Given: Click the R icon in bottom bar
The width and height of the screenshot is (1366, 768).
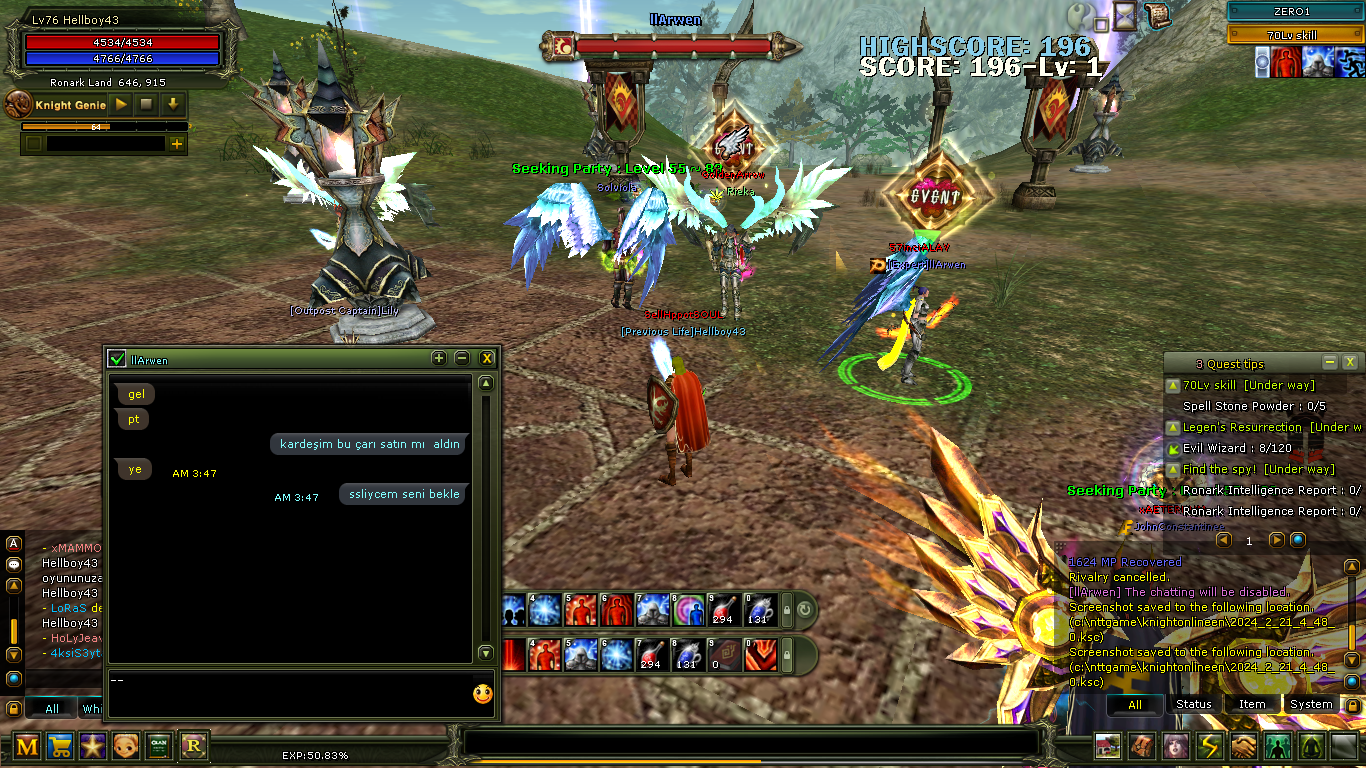Looking at the screenshot, I should 193,745.
